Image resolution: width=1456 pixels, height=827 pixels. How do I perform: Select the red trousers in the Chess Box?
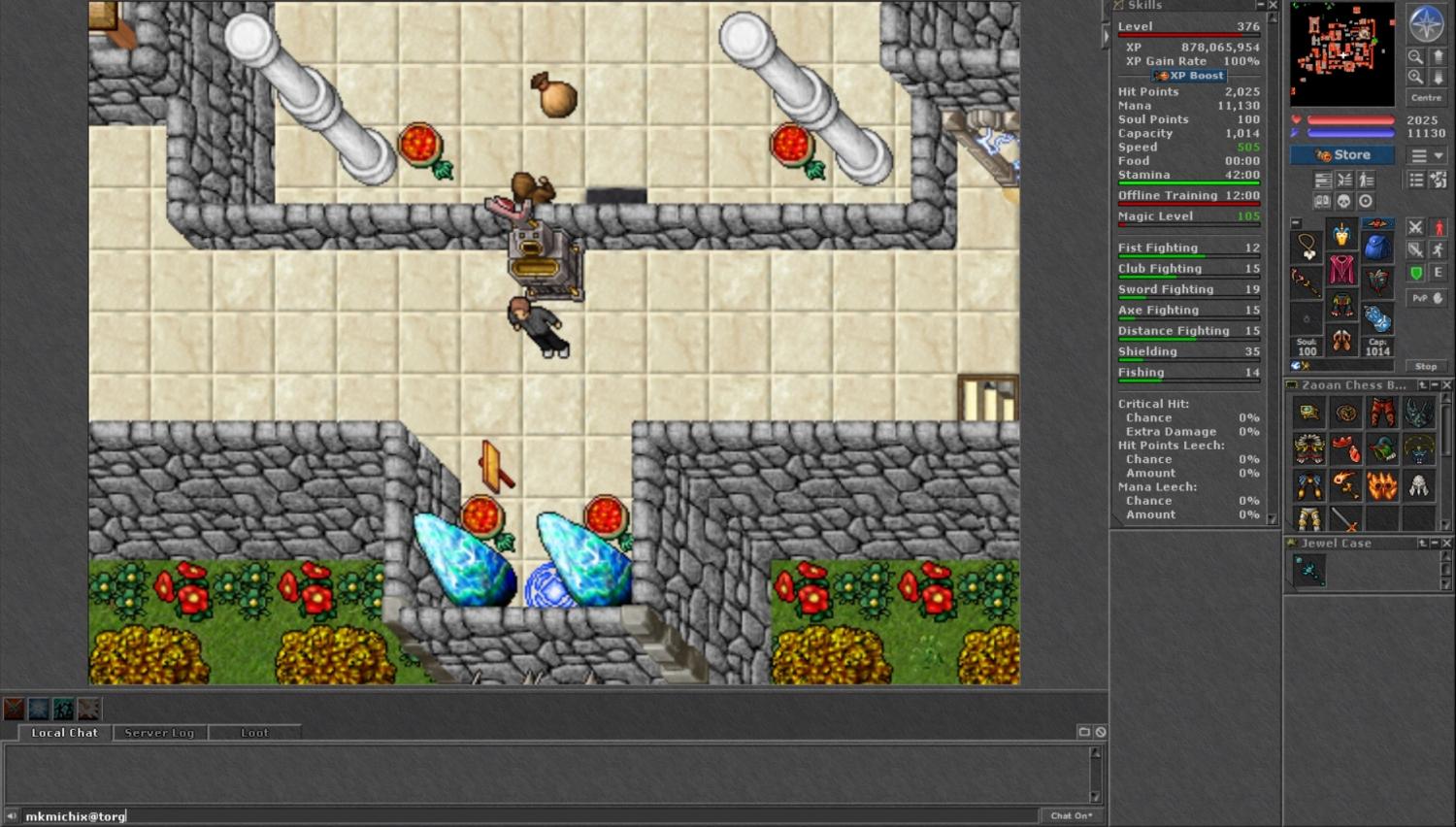coord(1382,413)
